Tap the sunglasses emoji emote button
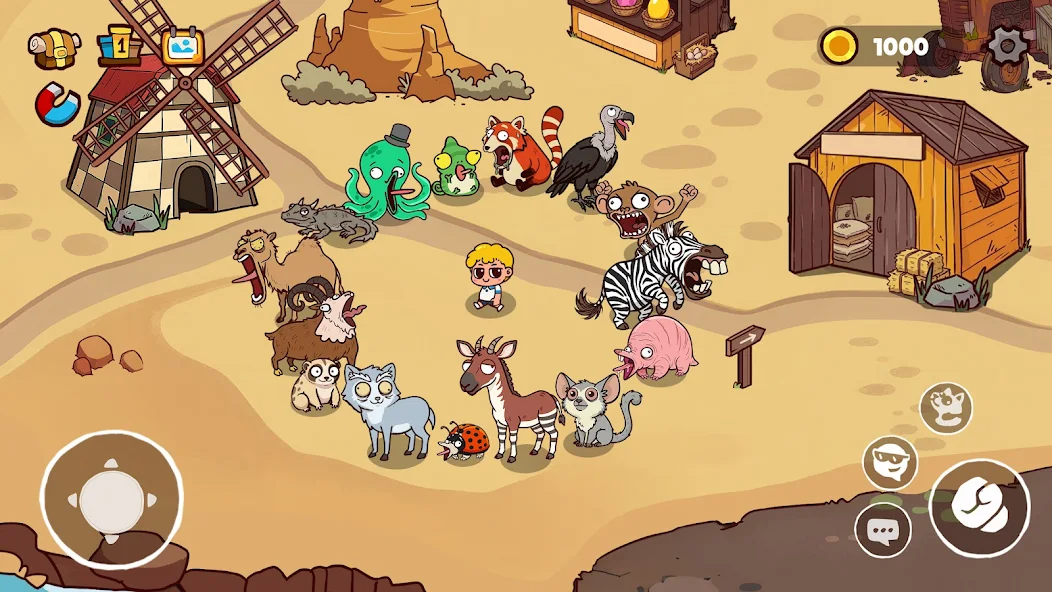Viewport: 1052px width, 592px height. pos(890,463)
